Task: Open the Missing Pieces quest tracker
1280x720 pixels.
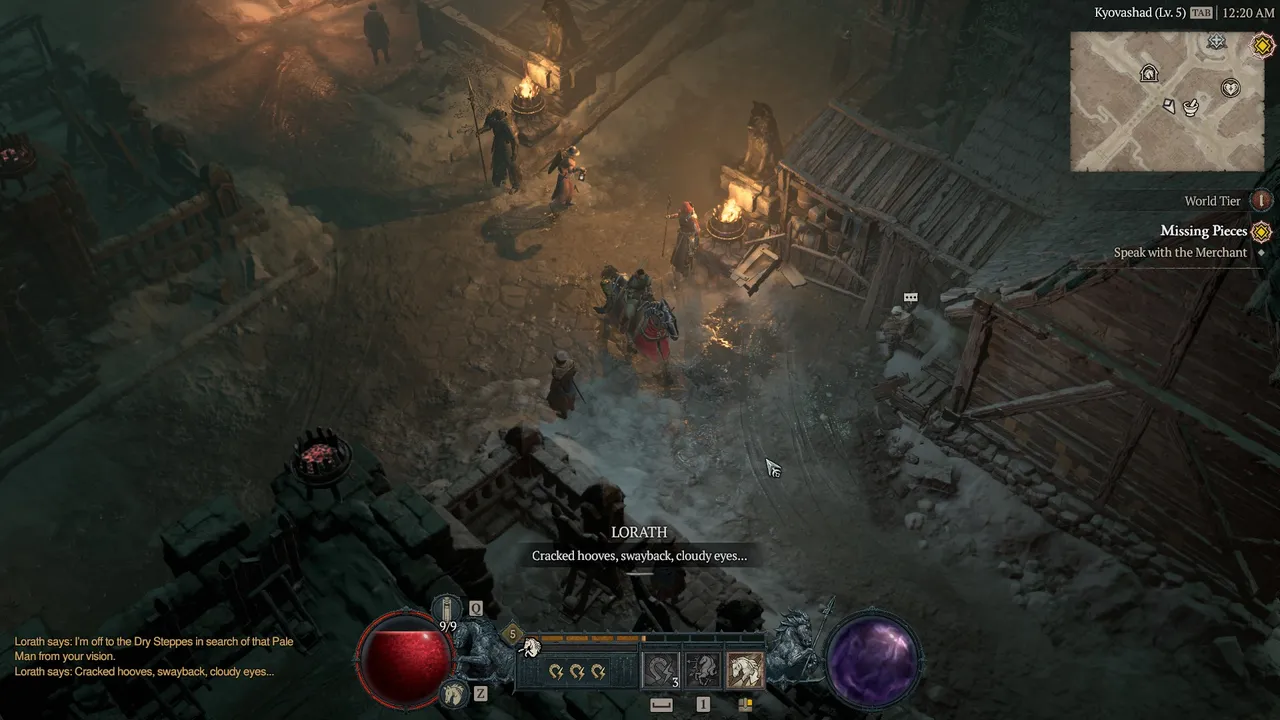Action: click(1203, 231)
